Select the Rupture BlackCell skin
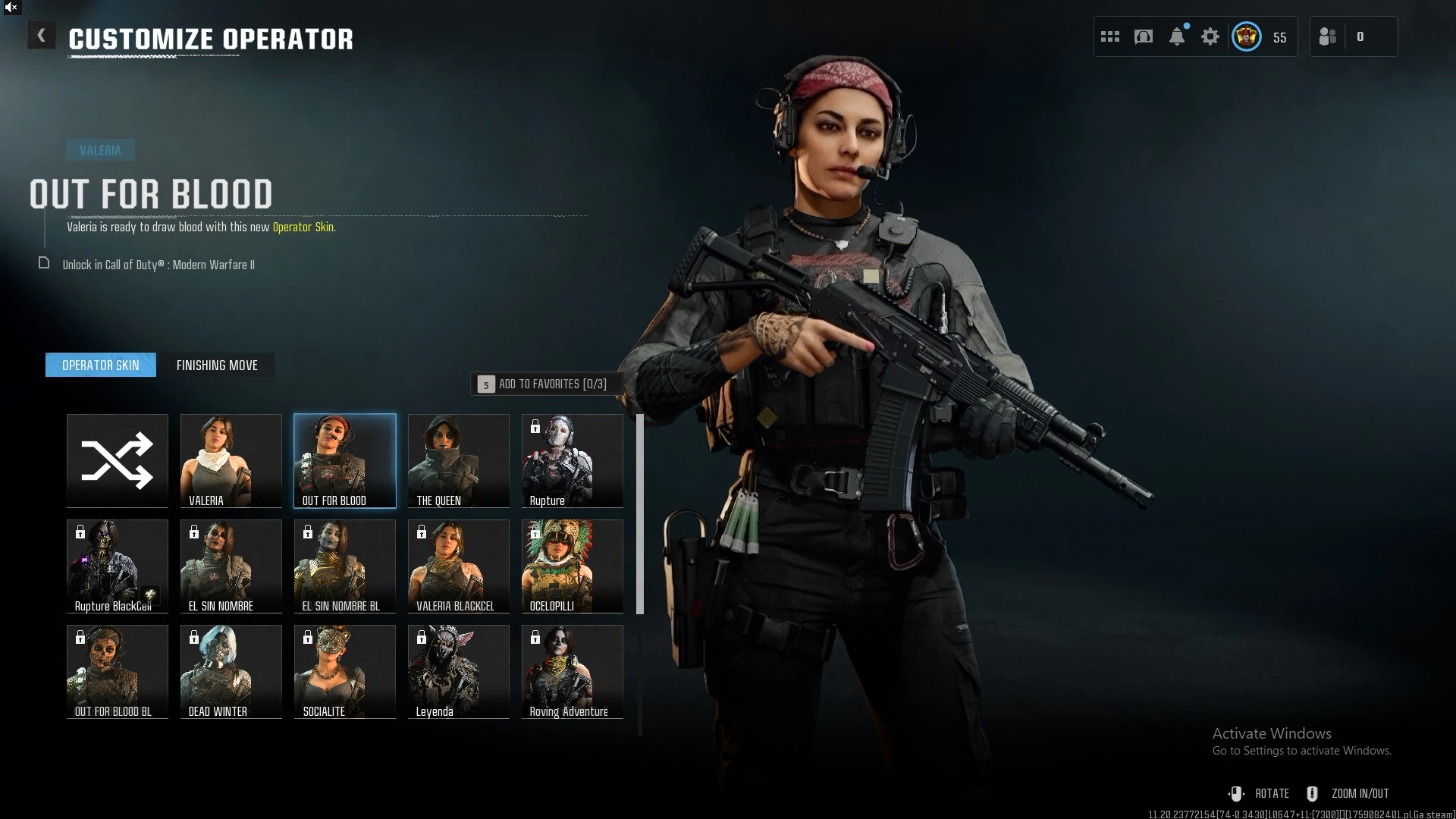 pyautogui.click(x=118, y=566)
